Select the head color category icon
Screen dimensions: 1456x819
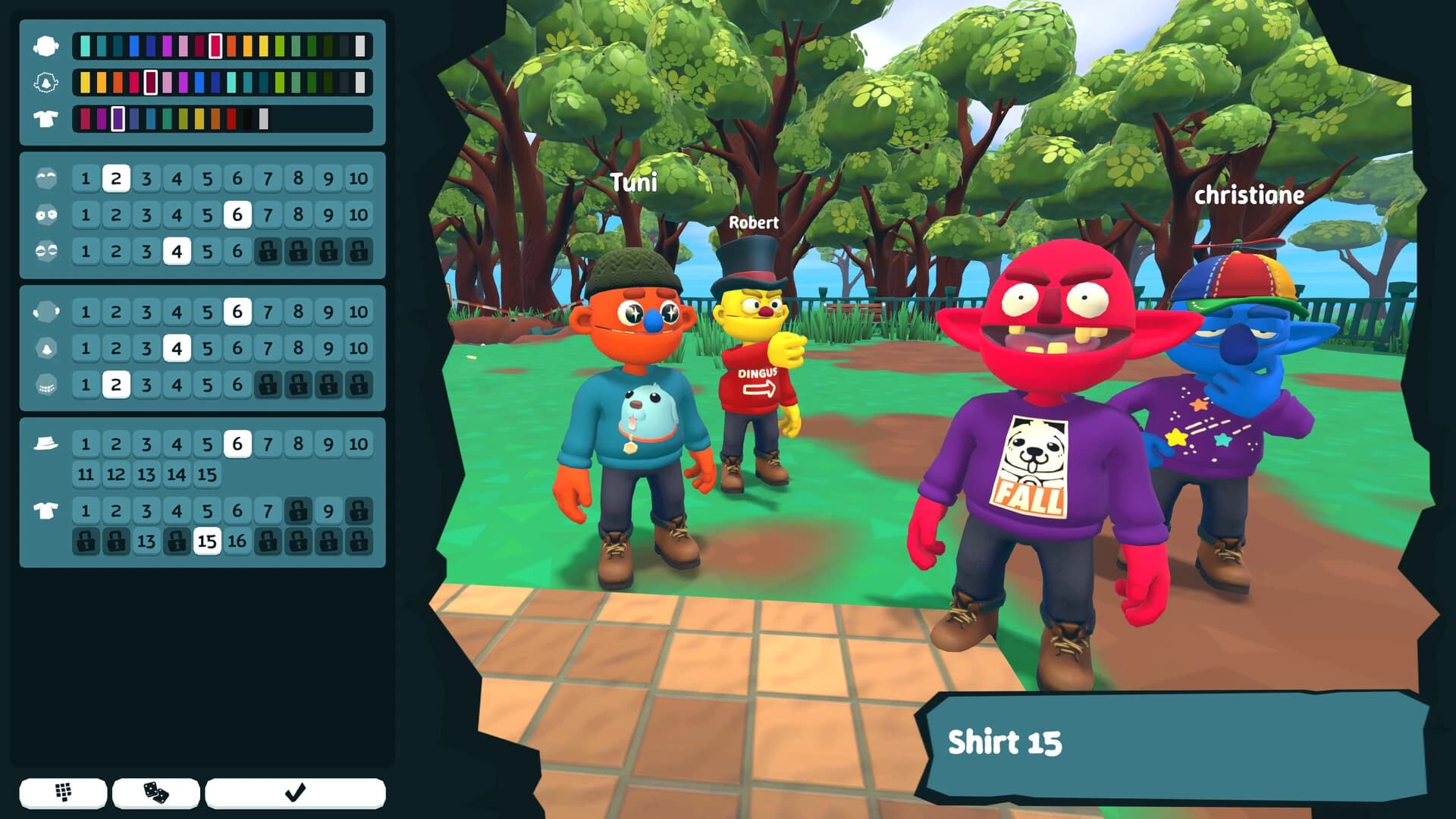[x=45, y=44]
